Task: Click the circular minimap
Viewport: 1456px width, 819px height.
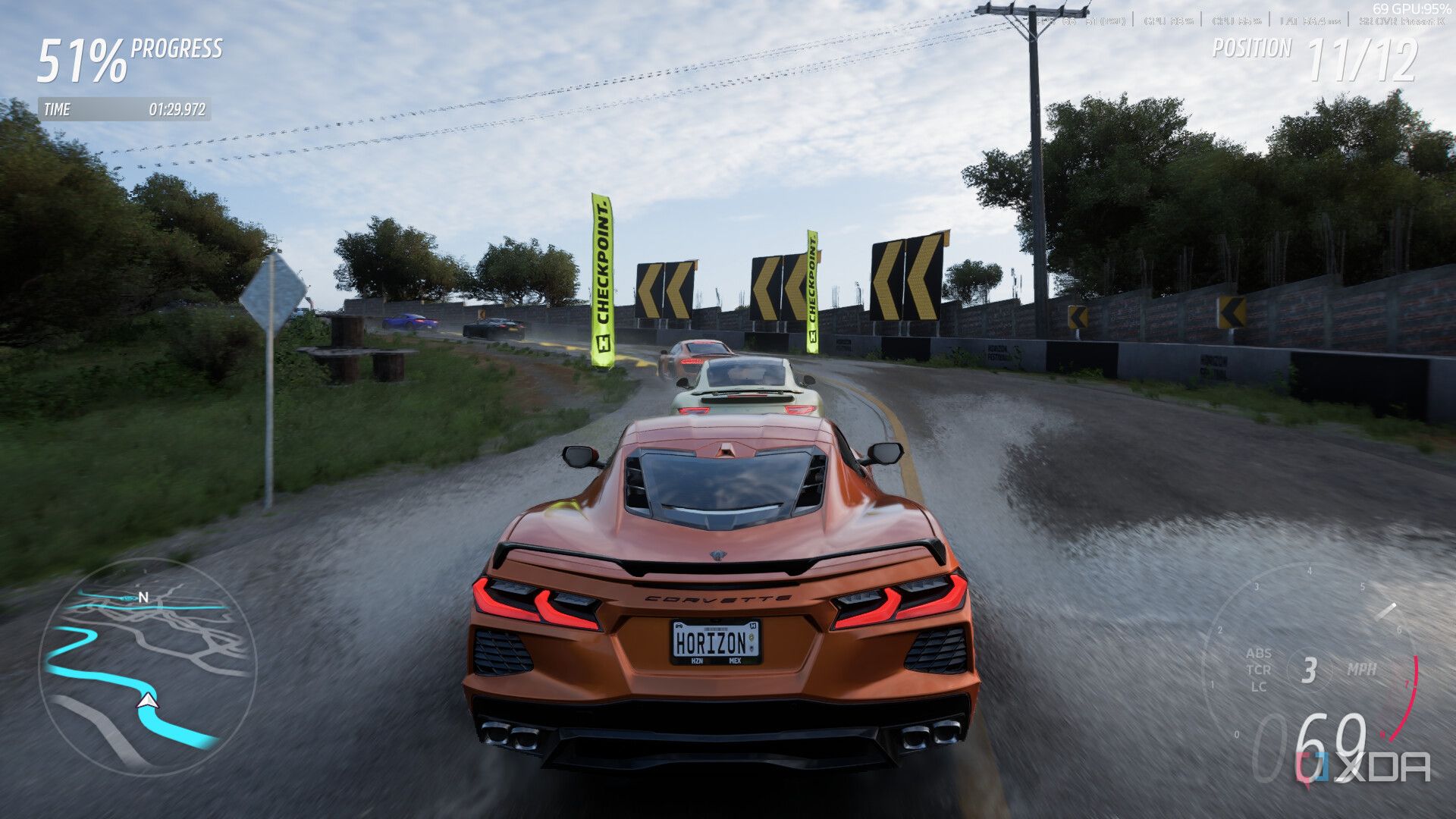Action: (x=146, y=669)
